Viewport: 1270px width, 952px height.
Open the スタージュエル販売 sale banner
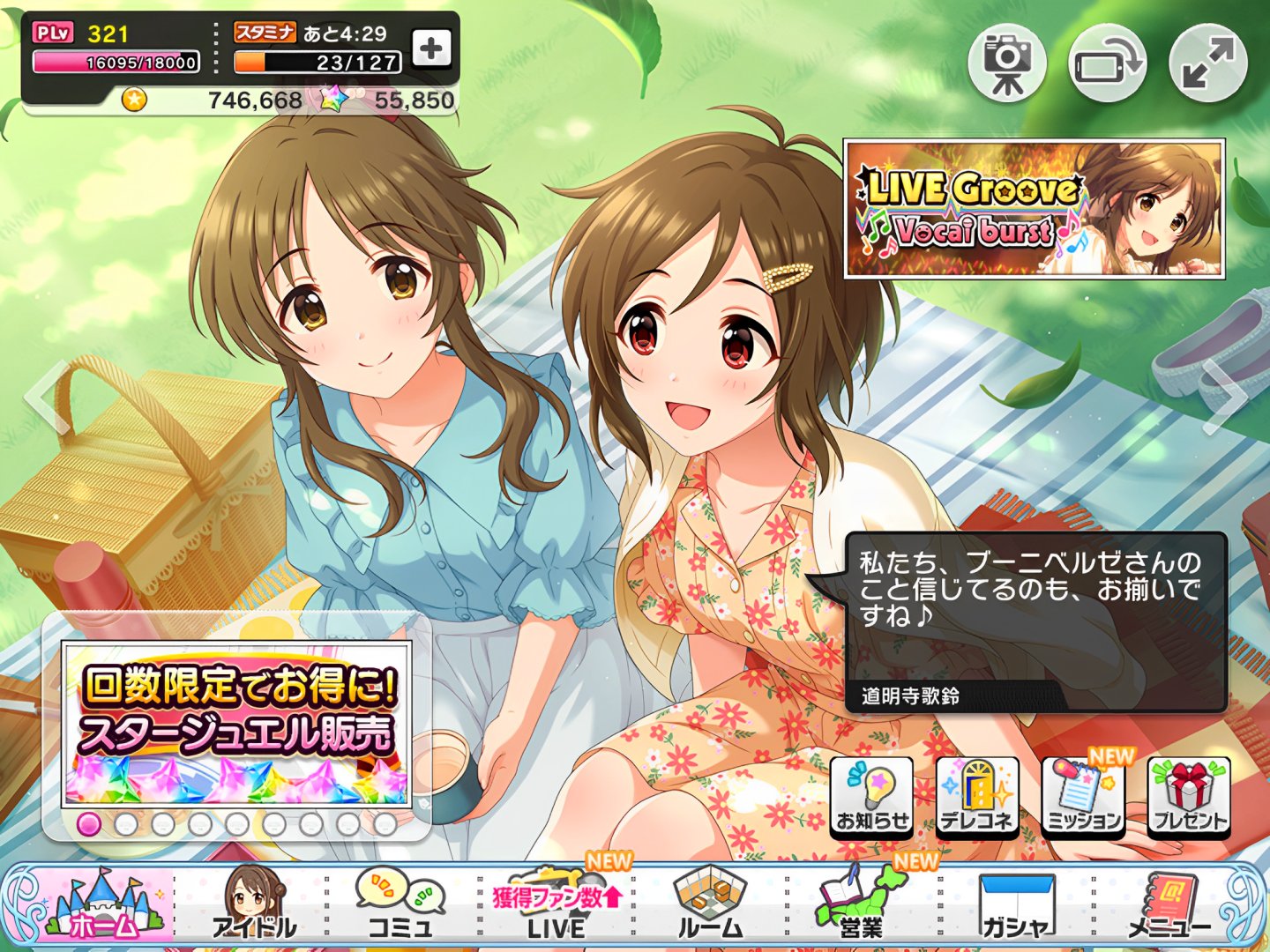(x=236, y=725)
